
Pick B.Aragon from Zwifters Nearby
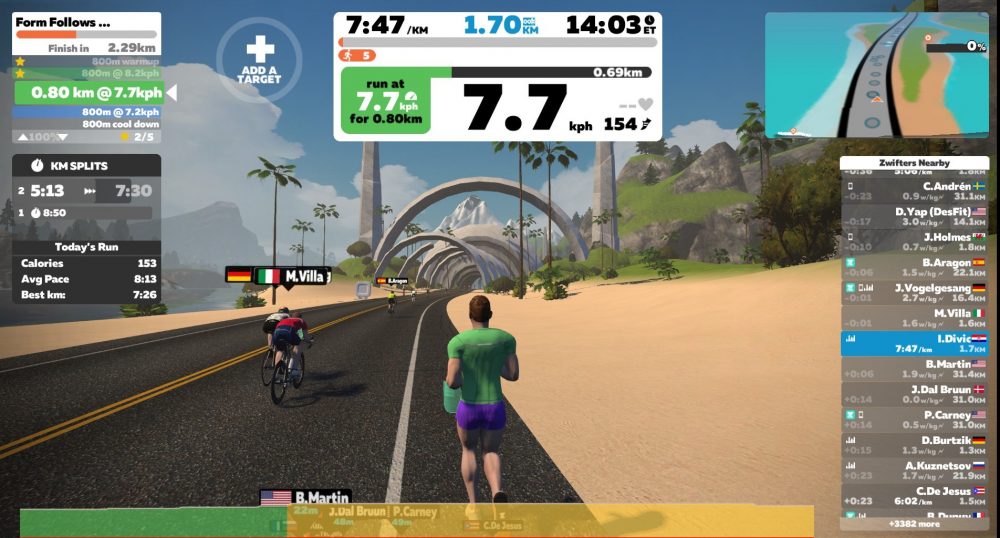tap(913, 268)
